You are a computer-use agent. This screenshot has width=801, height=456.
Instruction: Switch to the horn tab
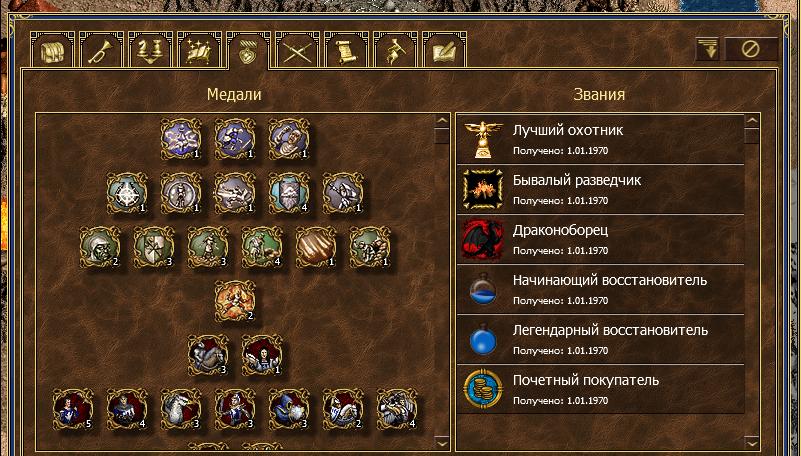102,50
